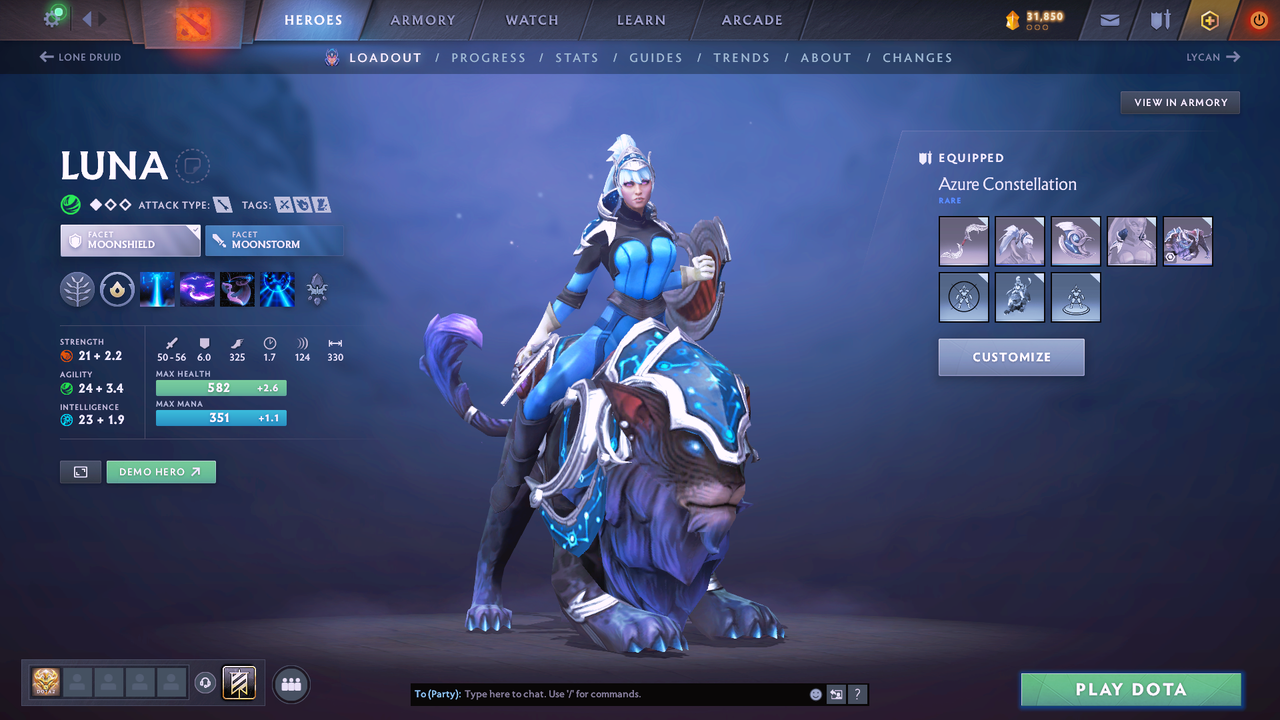Click the Eclipse ability icon
This screenshot has height=720, width=1280.
[277, 289]
